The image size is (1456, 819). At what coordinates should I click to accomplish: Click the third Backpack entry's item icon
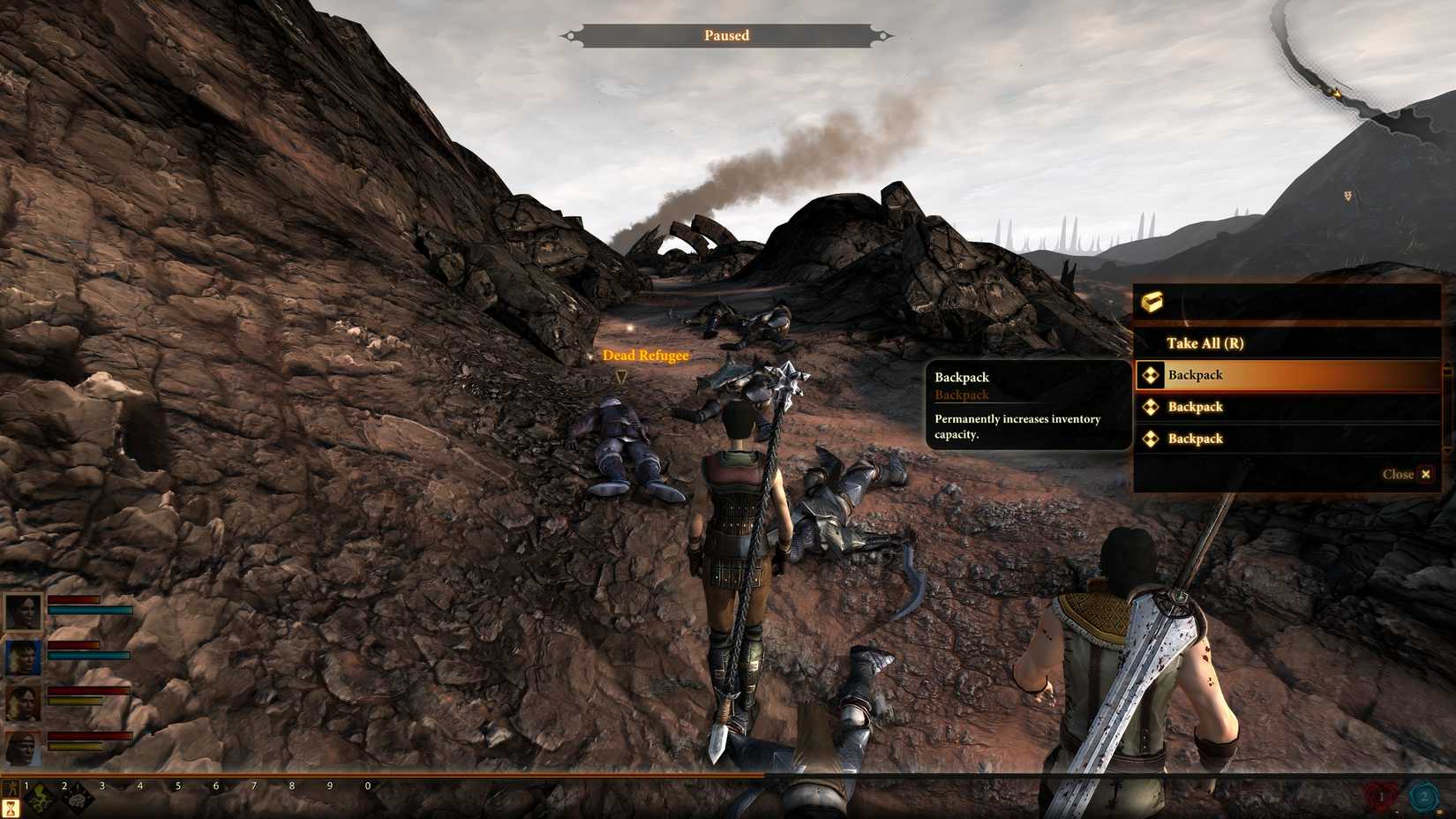point(1151,439)
